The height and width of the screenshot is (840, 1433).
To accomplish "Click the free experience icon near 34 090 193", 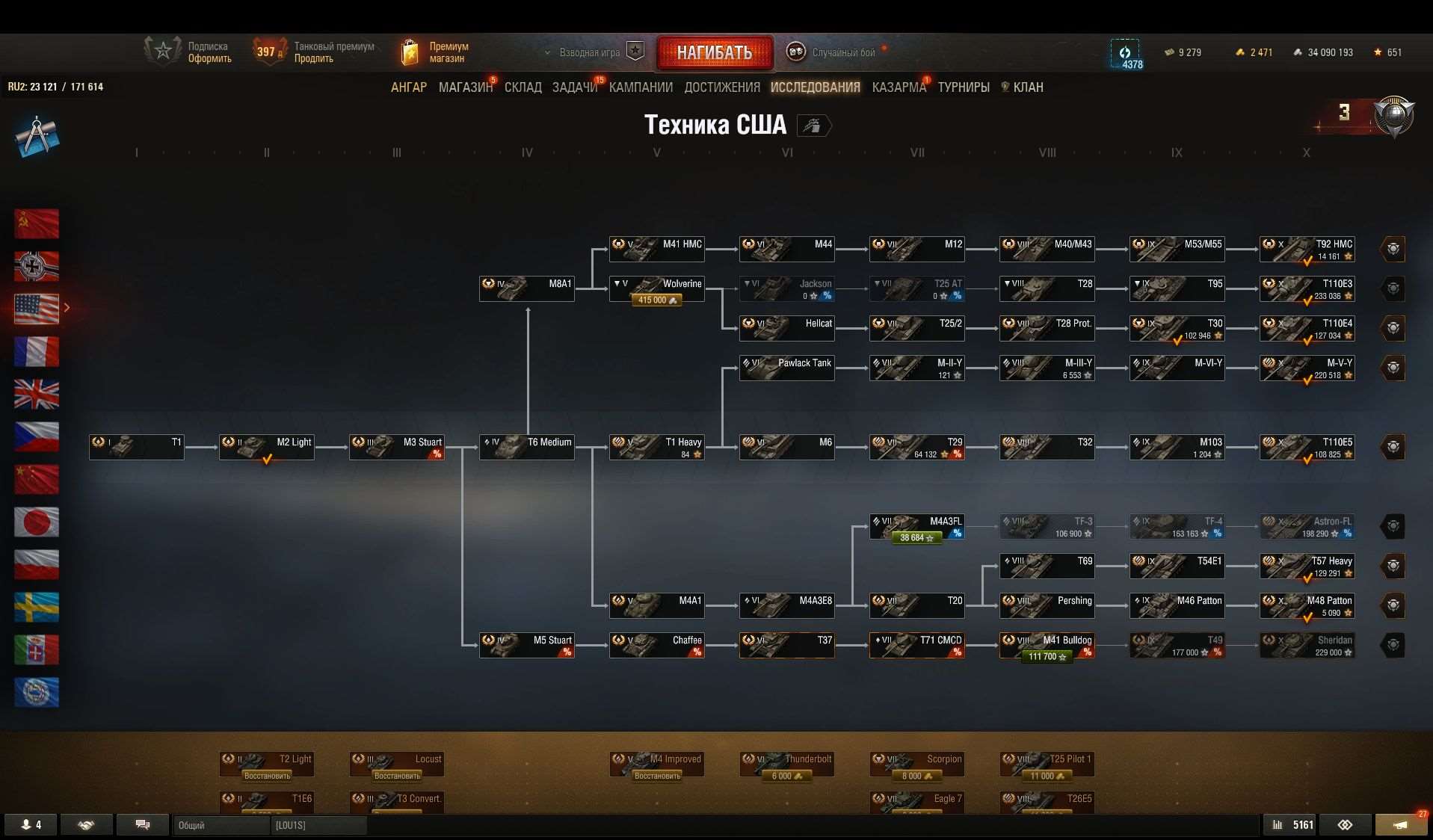I will coord(1298,52).
